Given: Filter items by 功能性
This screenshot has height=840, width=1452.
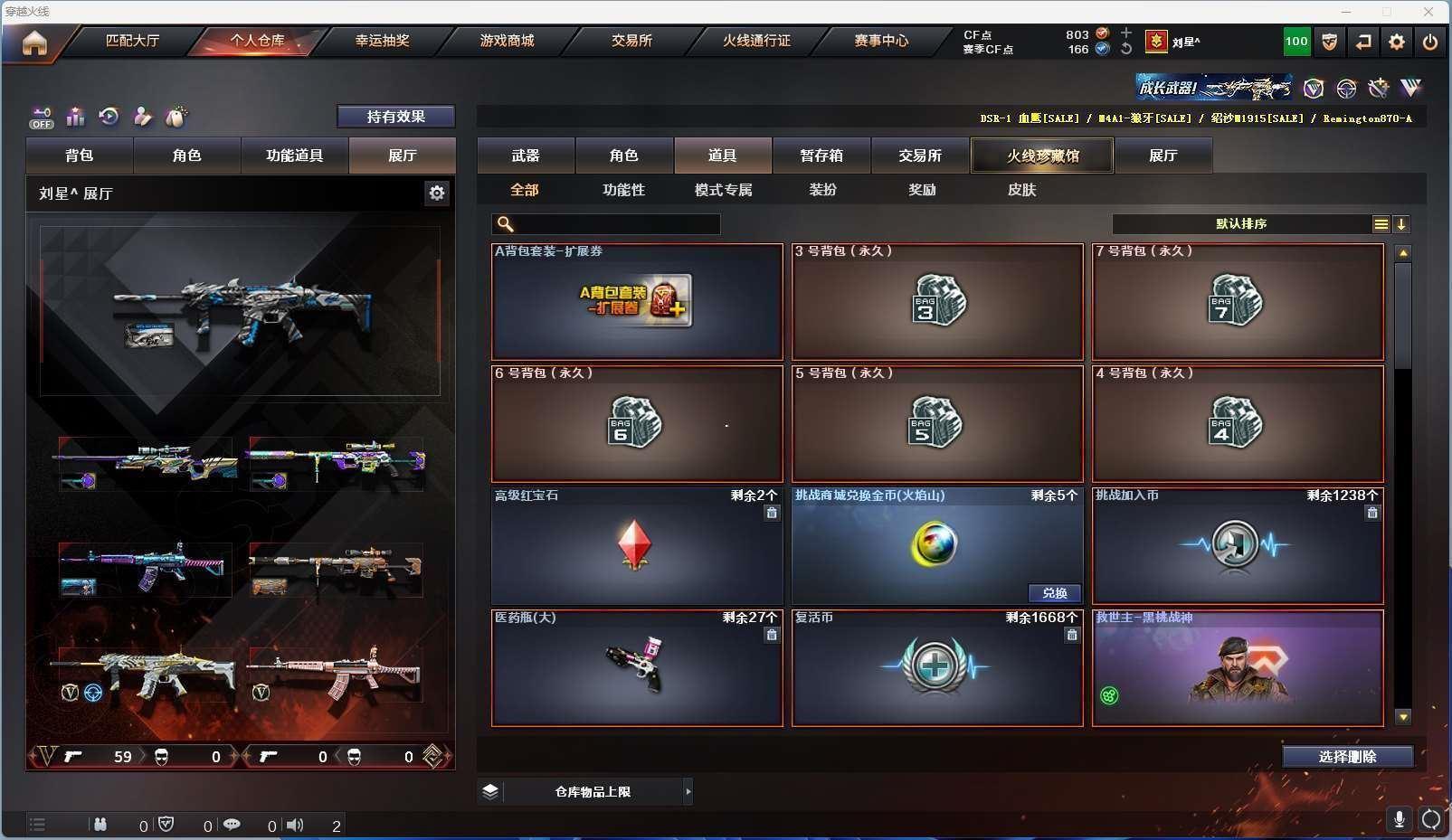Looking at the screenshot, I should (x=623, y=190).
